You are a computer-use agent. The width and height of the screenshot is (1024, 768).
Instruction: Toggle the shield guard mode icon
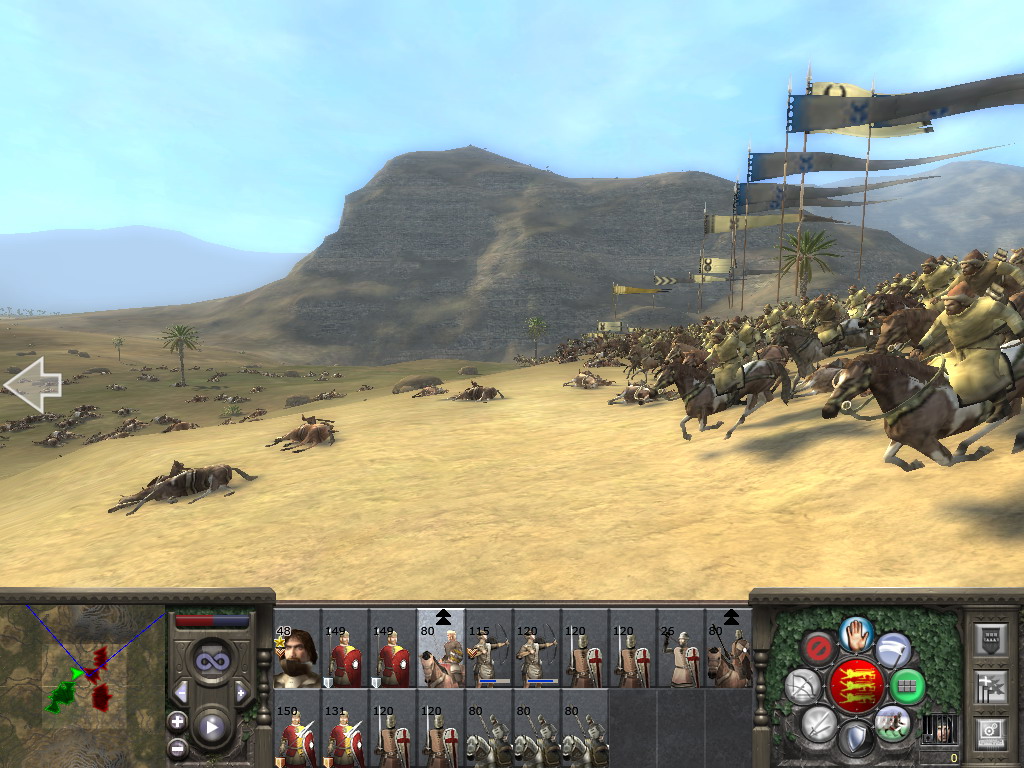coord(855,739)
